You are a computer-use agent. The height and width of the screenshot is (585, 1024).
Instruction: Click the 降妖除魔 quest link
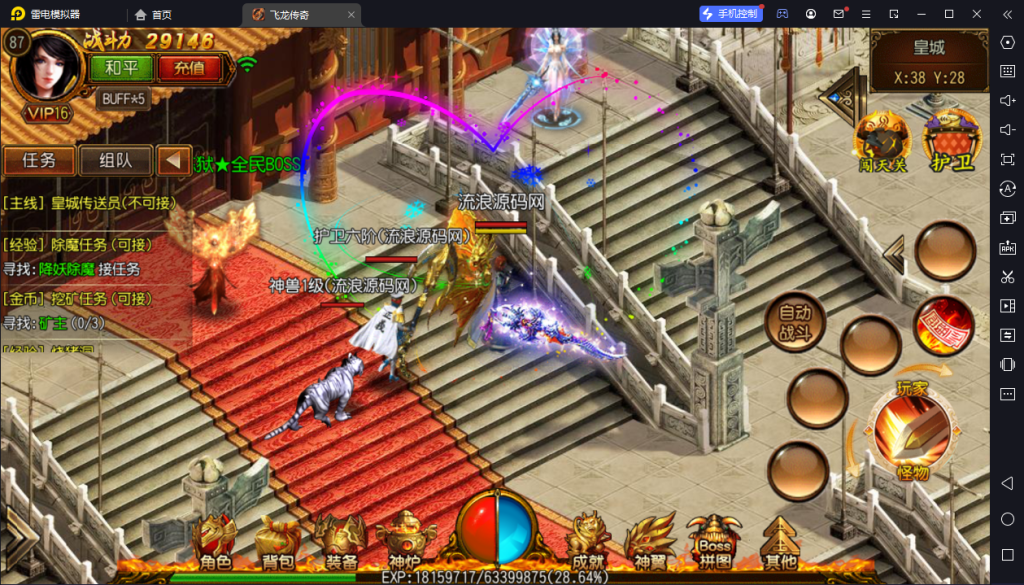(x=67, y=268)
